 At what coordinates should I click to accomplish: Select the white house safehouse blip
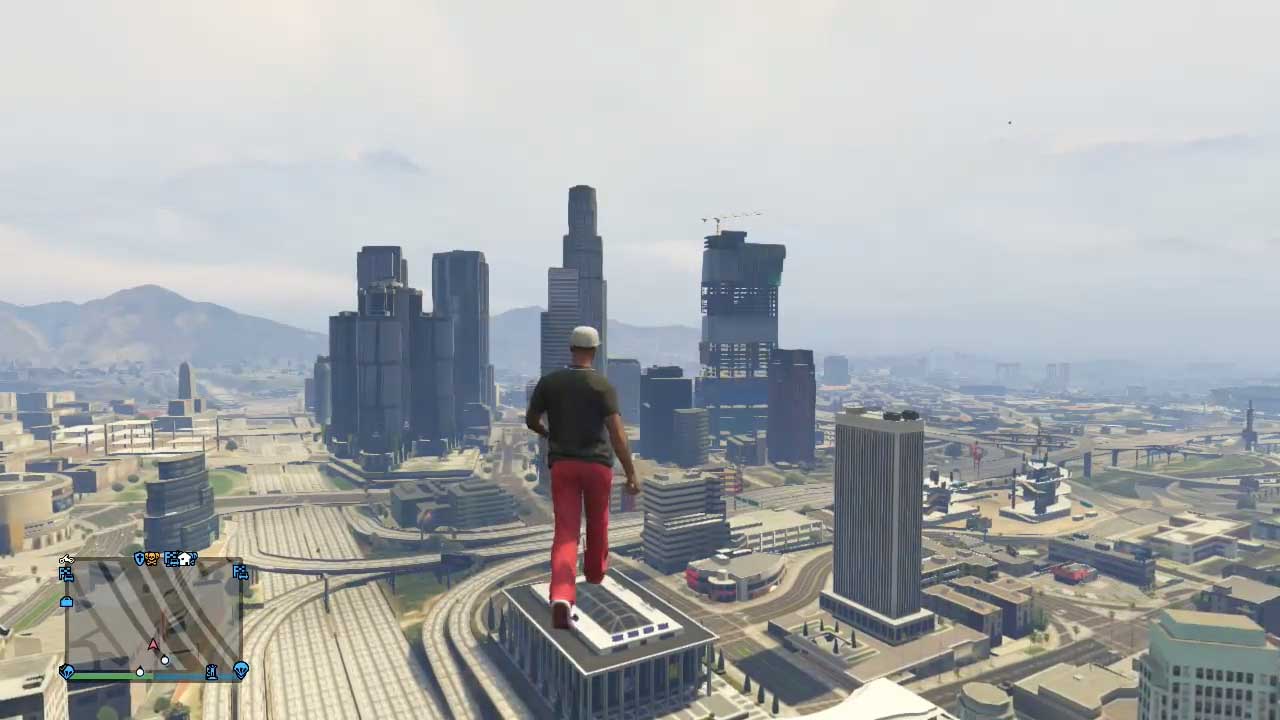pos(185,558)
